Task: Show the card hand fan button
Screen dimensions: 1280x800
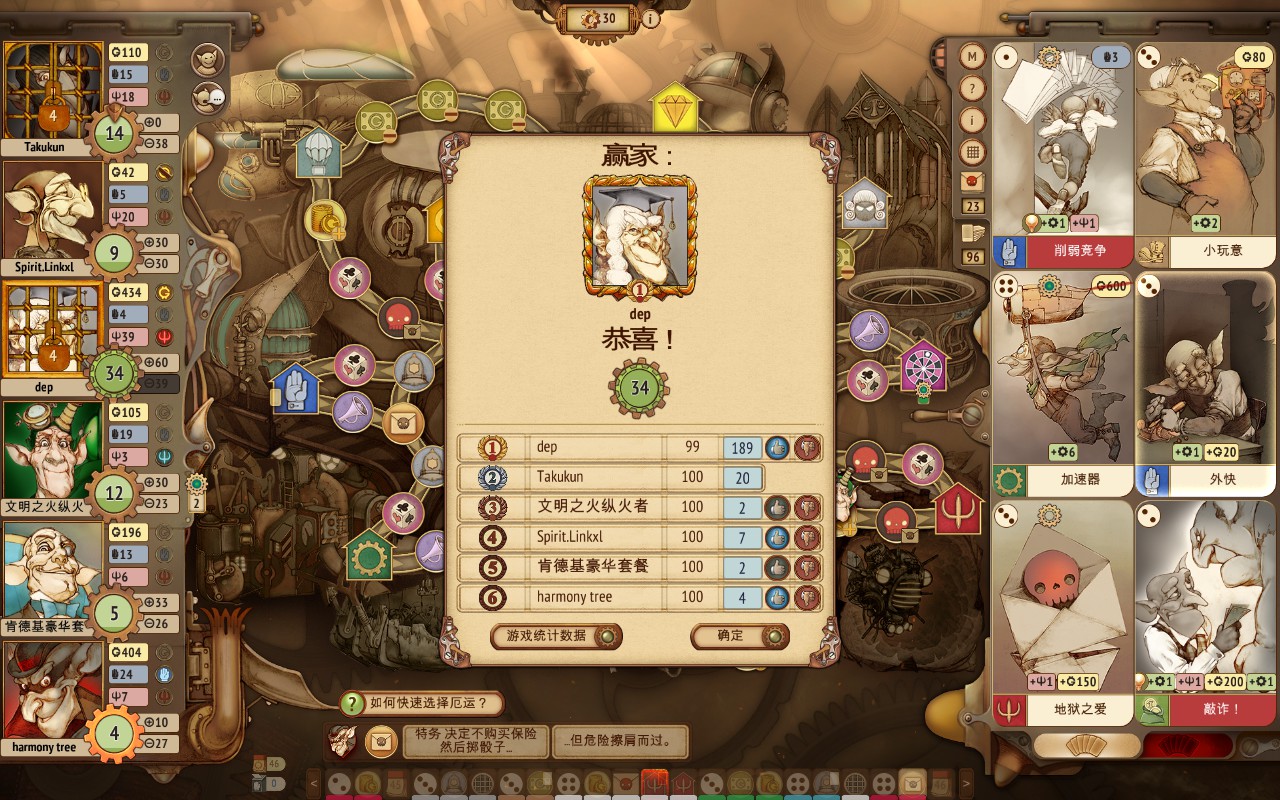Action: (1086, 746)
